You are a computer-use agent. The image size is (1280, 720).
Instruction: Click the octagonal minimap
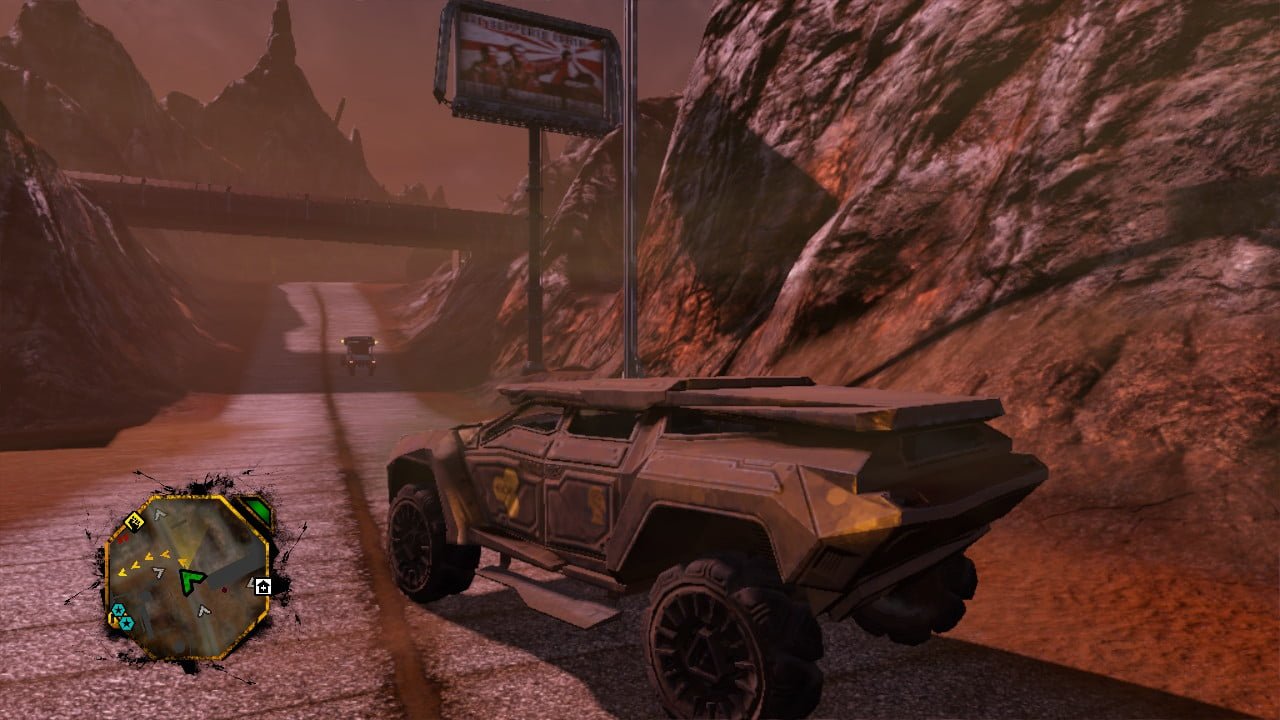pyautogui.click(x=187, y=576)
